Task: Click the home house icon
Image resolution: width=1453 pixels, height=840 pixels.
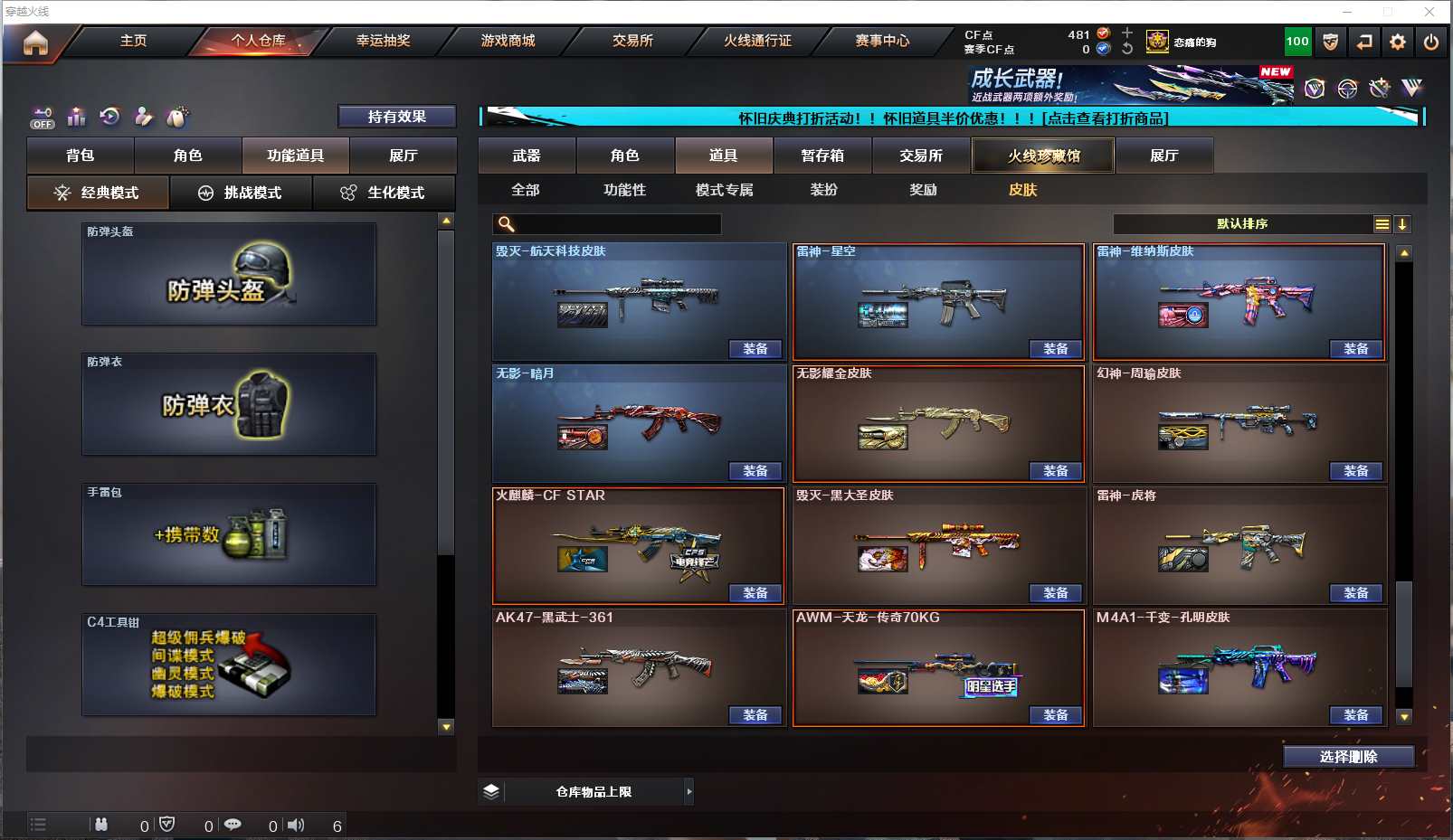Action: (35, 42)
